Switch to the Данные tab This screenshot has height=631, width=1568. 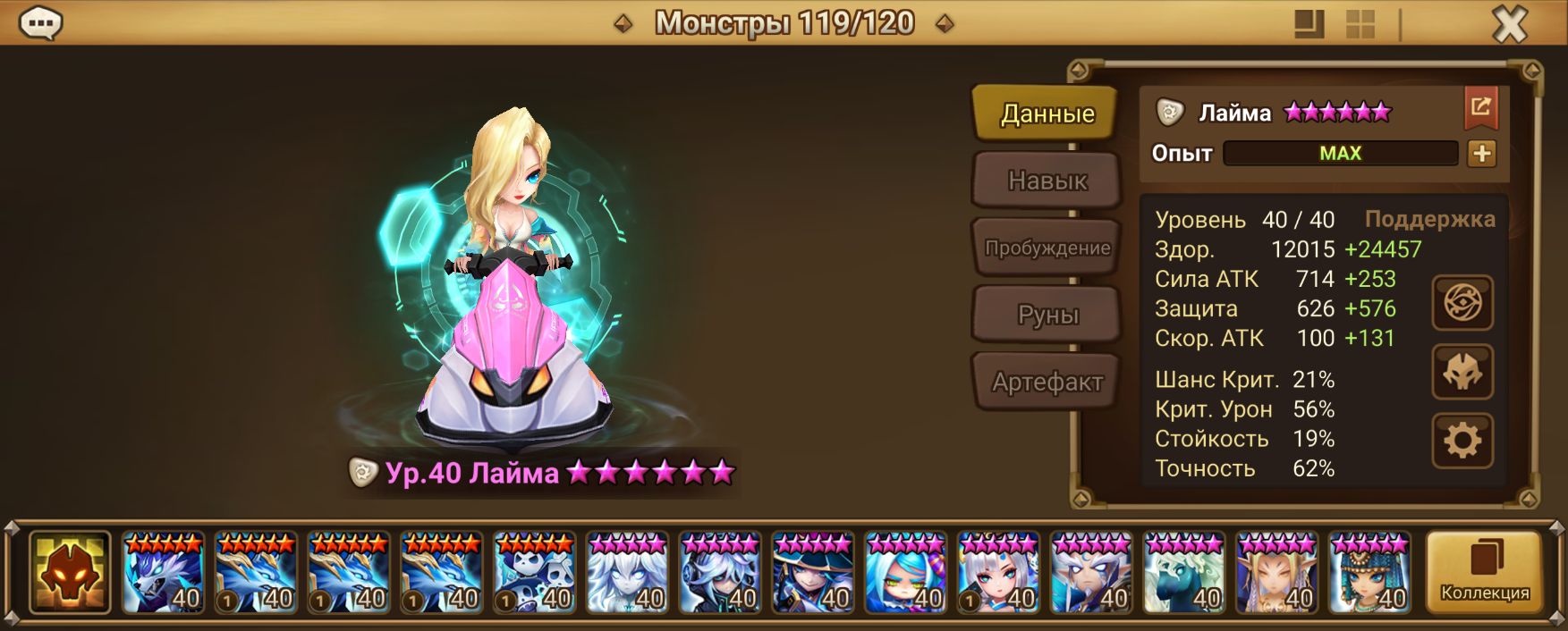point(1046,114)
